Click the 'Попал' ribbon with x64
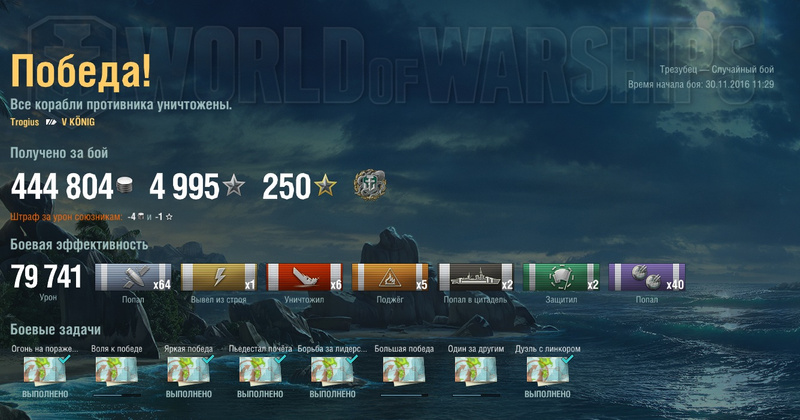The image size is (800, 420). tap(133, 278)
